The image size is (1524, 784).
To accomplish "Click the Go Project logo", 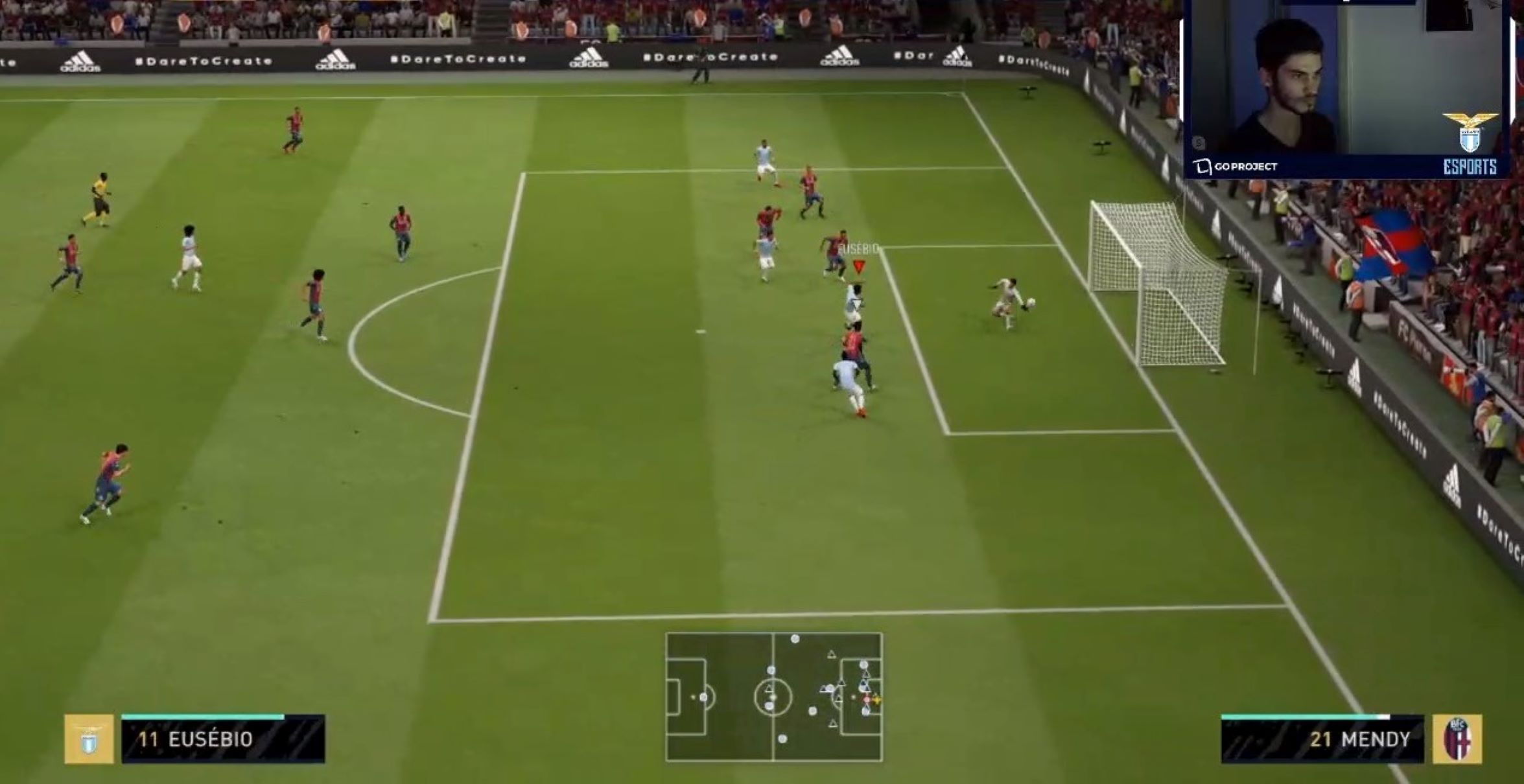I will pos(1235,167).
